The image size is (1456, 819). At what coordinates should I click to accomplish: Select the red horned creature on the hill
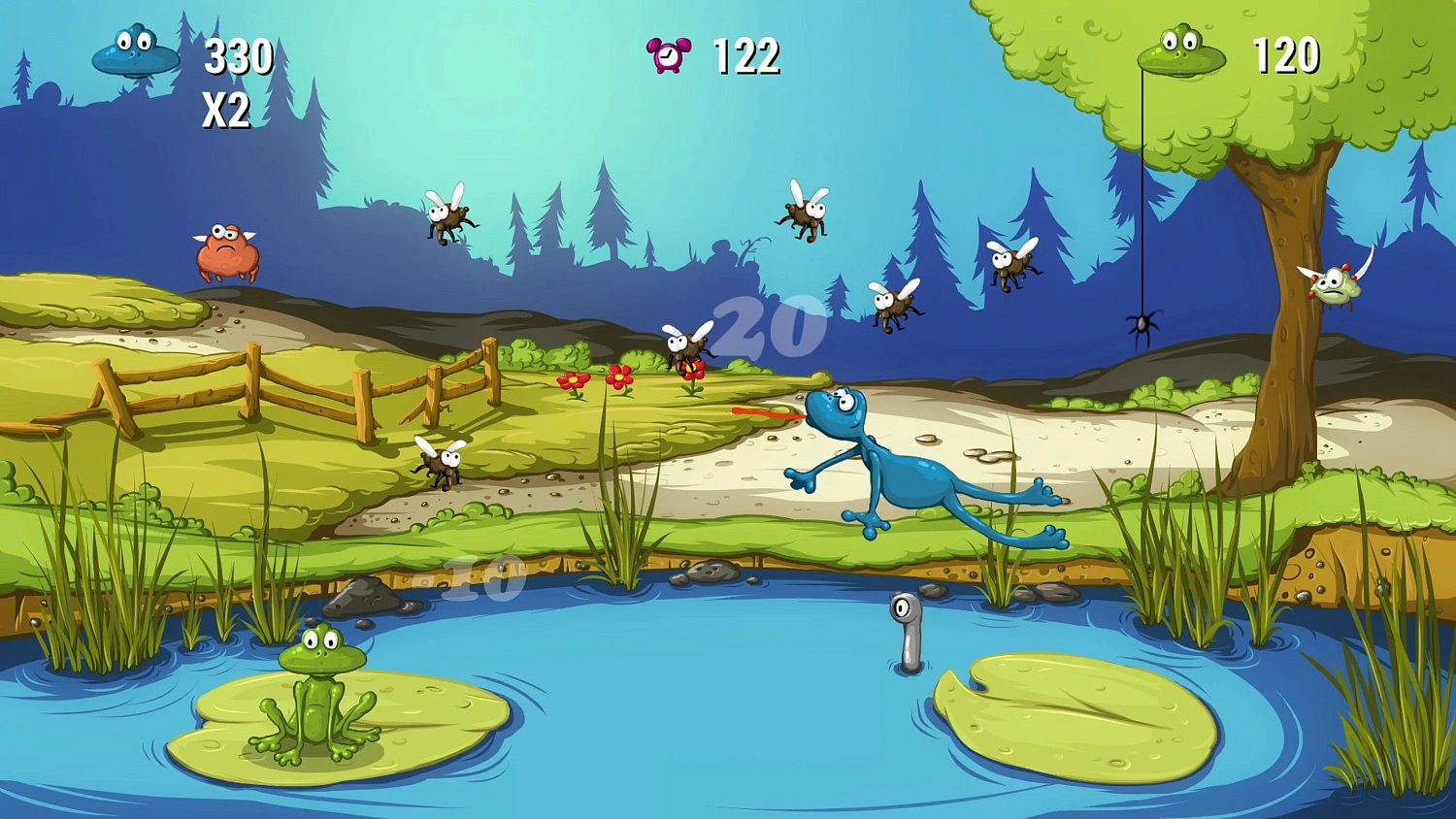(x=226, y=250)
